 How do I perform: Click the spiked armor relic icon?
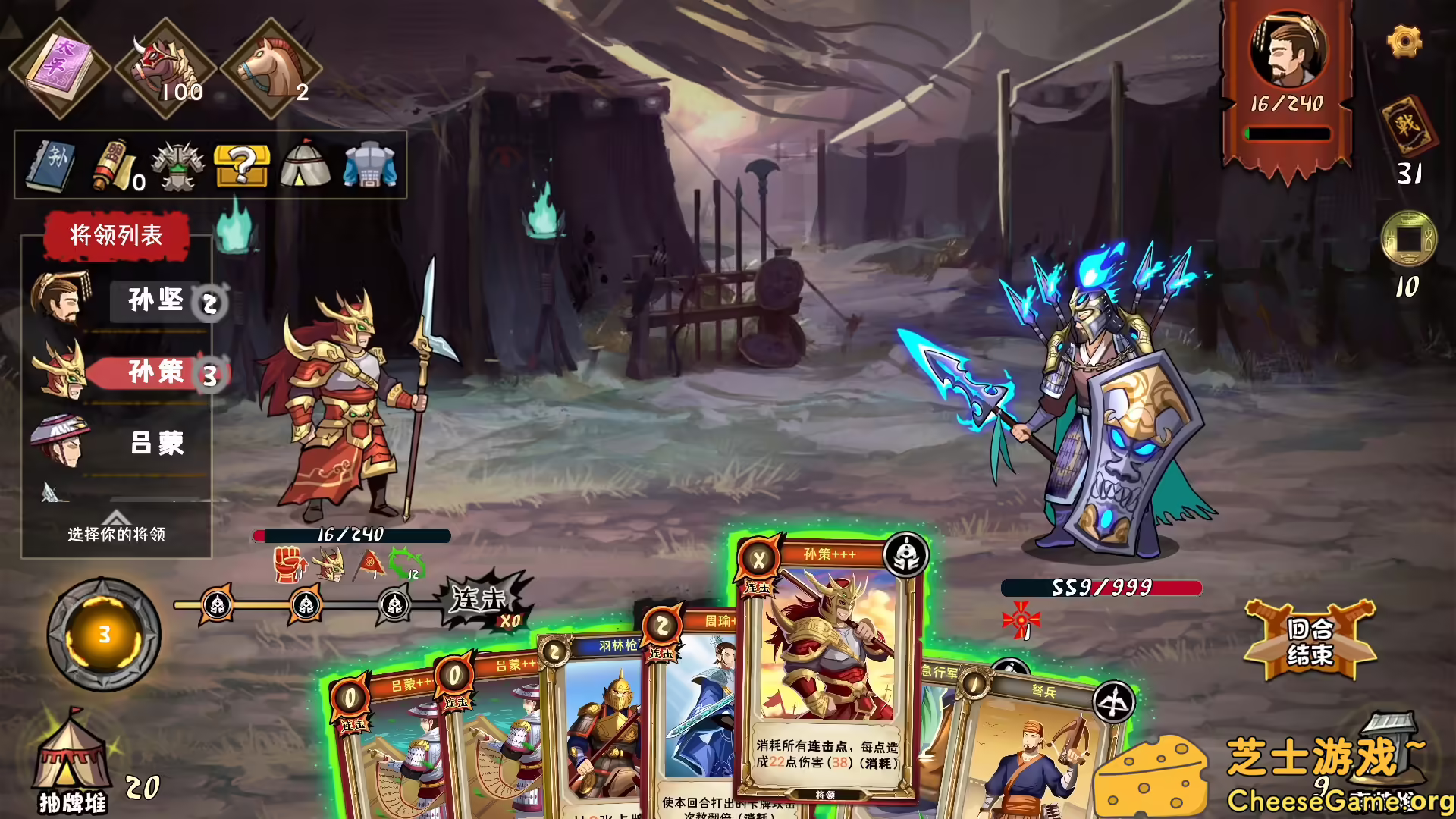[x=178, y=165]
